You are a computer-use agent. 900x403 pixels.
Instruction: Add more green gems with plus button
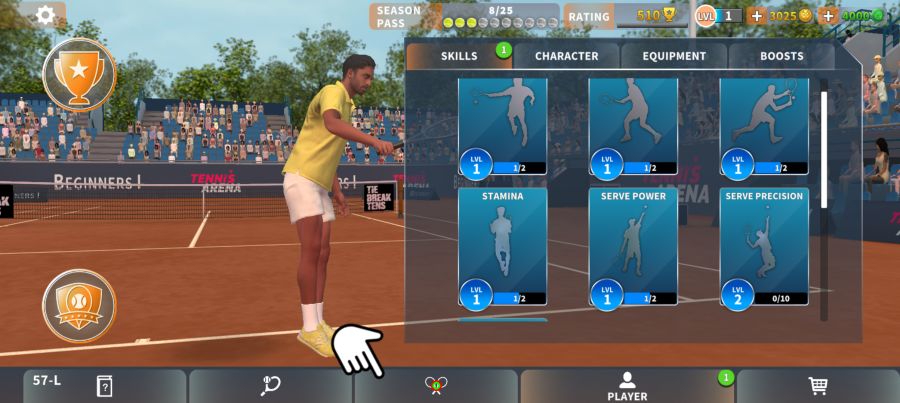(x=828, y=16)
